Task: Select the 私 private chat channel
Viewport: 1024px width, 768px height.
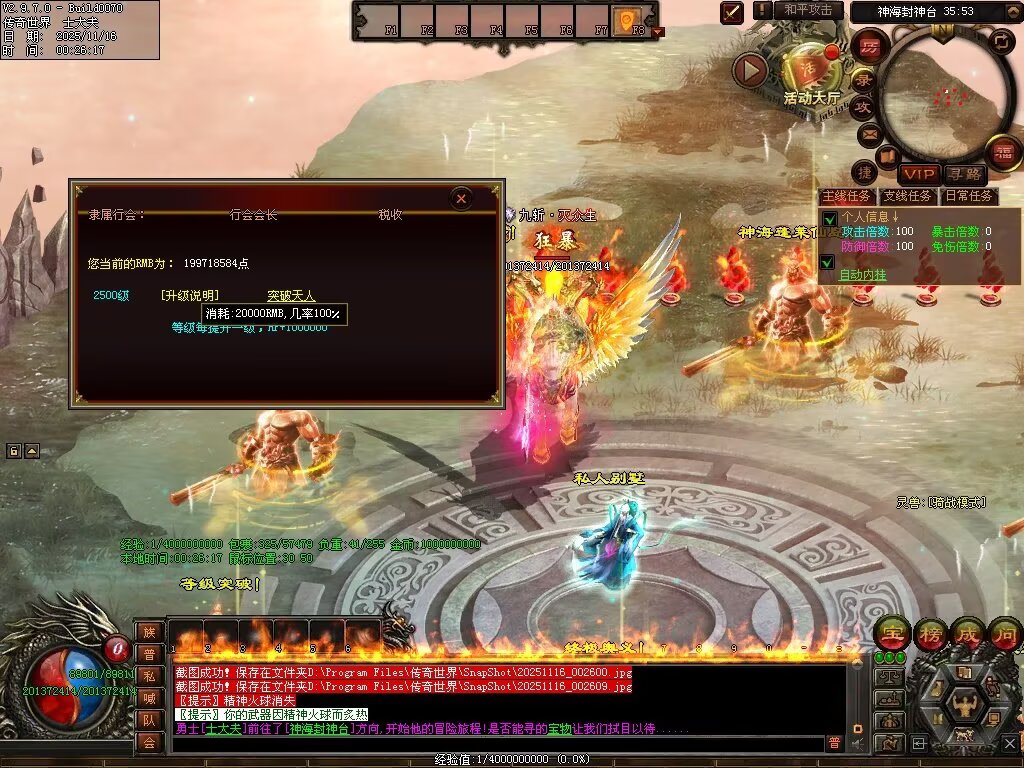Action: click(148, 676)
